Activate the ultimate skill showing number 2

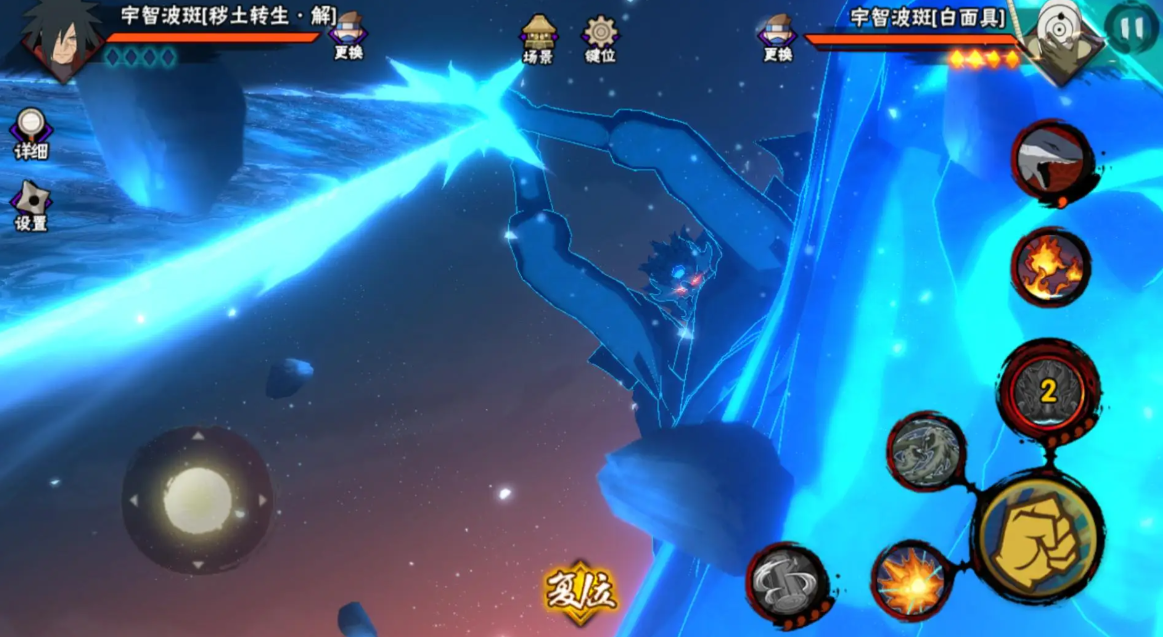pyautogui.click(x=1047, y=391)
